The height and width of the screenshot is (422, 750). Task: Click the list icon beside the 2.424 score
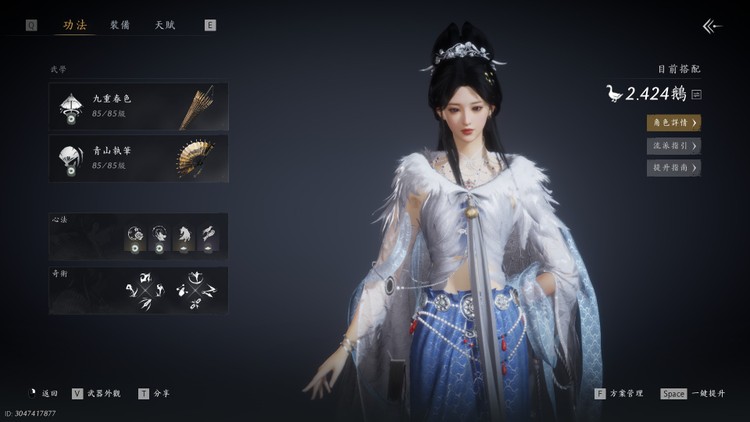pos(697,94)
